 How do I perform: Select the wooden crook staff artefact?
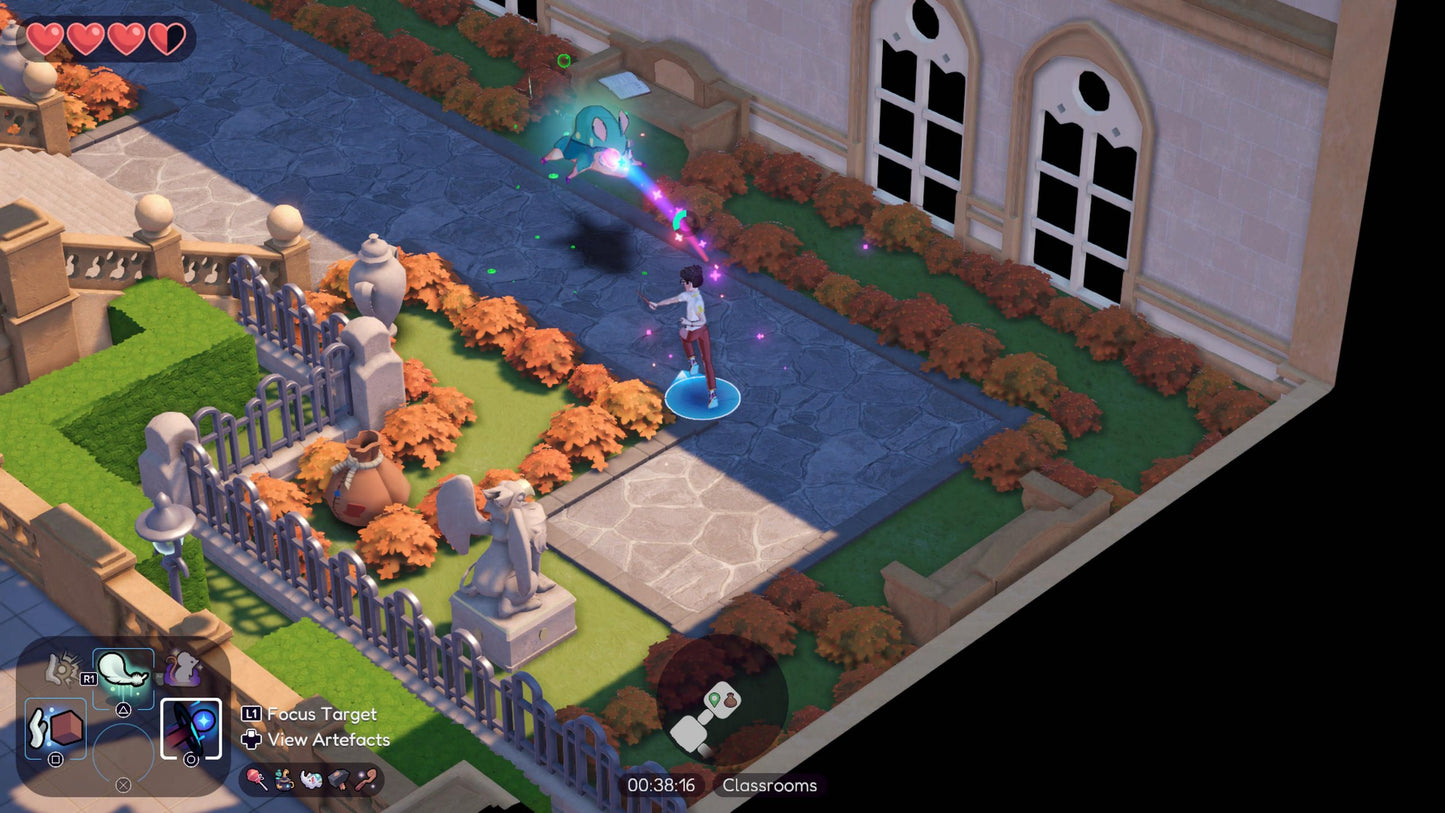[366, 779]
